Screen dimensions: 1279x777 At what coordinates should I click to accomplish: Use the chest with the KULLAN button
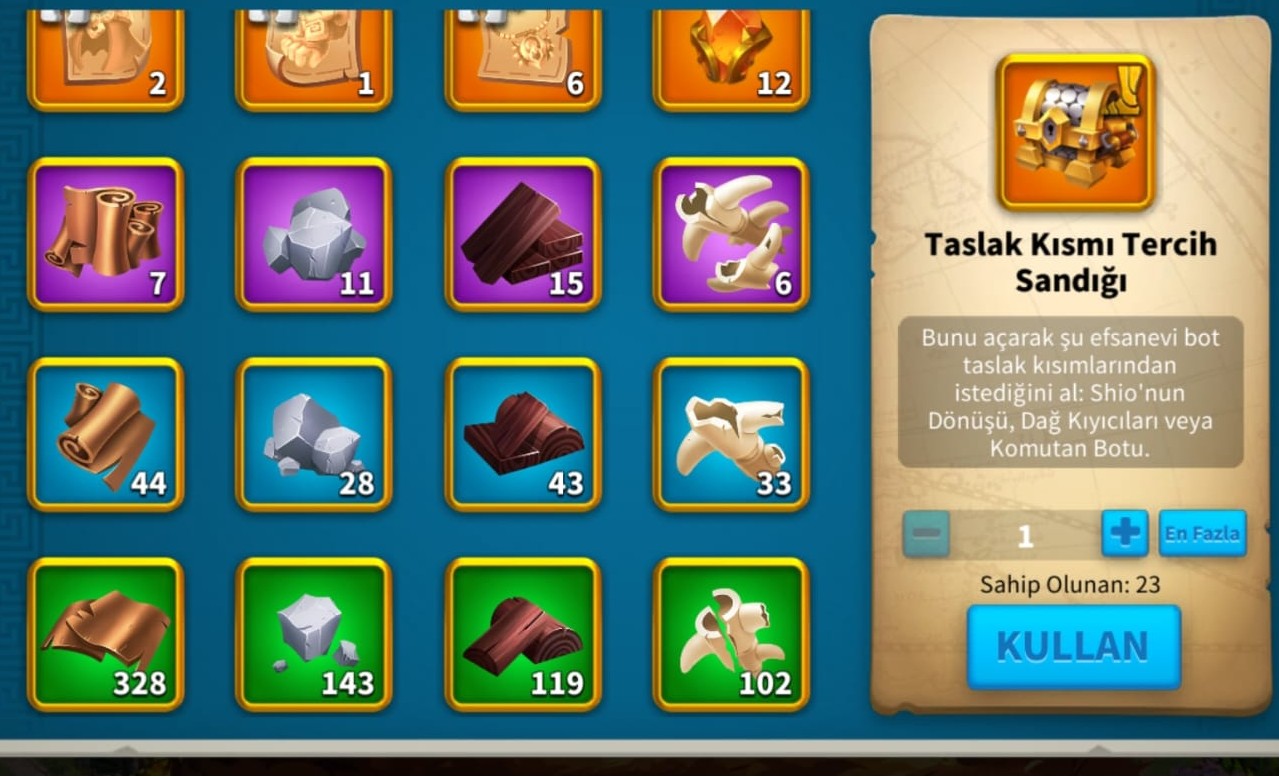(x=1073, y=647)
